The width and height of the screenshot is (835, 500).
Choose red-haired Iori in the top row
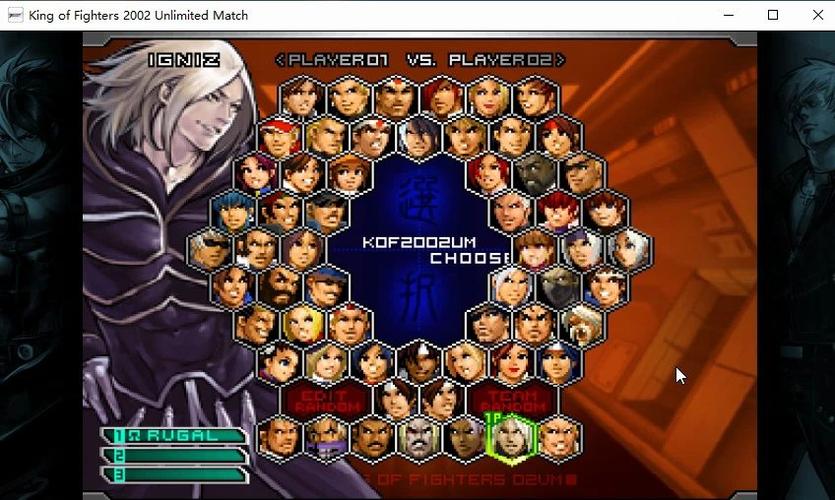point(442,98)
